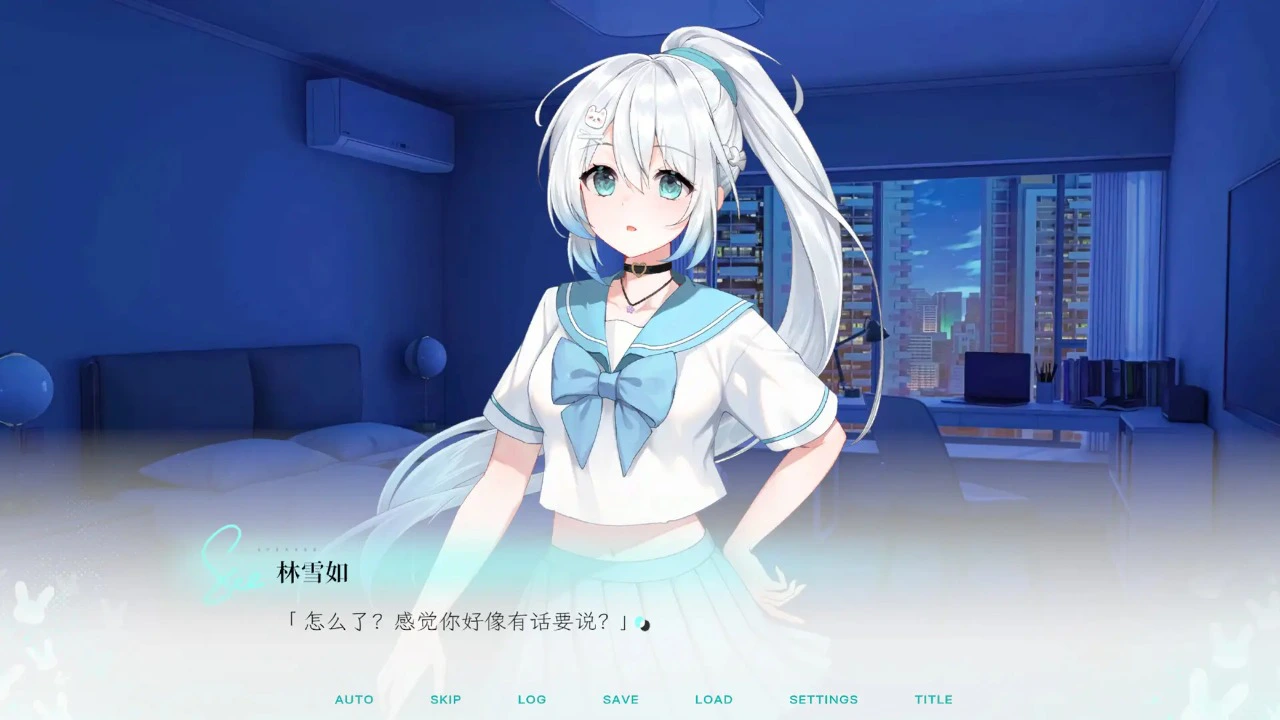Click the cat hairclip icon on her bangs
Image resolution: width=1280 pixels, height=720 pixels.
click(594, 115)
